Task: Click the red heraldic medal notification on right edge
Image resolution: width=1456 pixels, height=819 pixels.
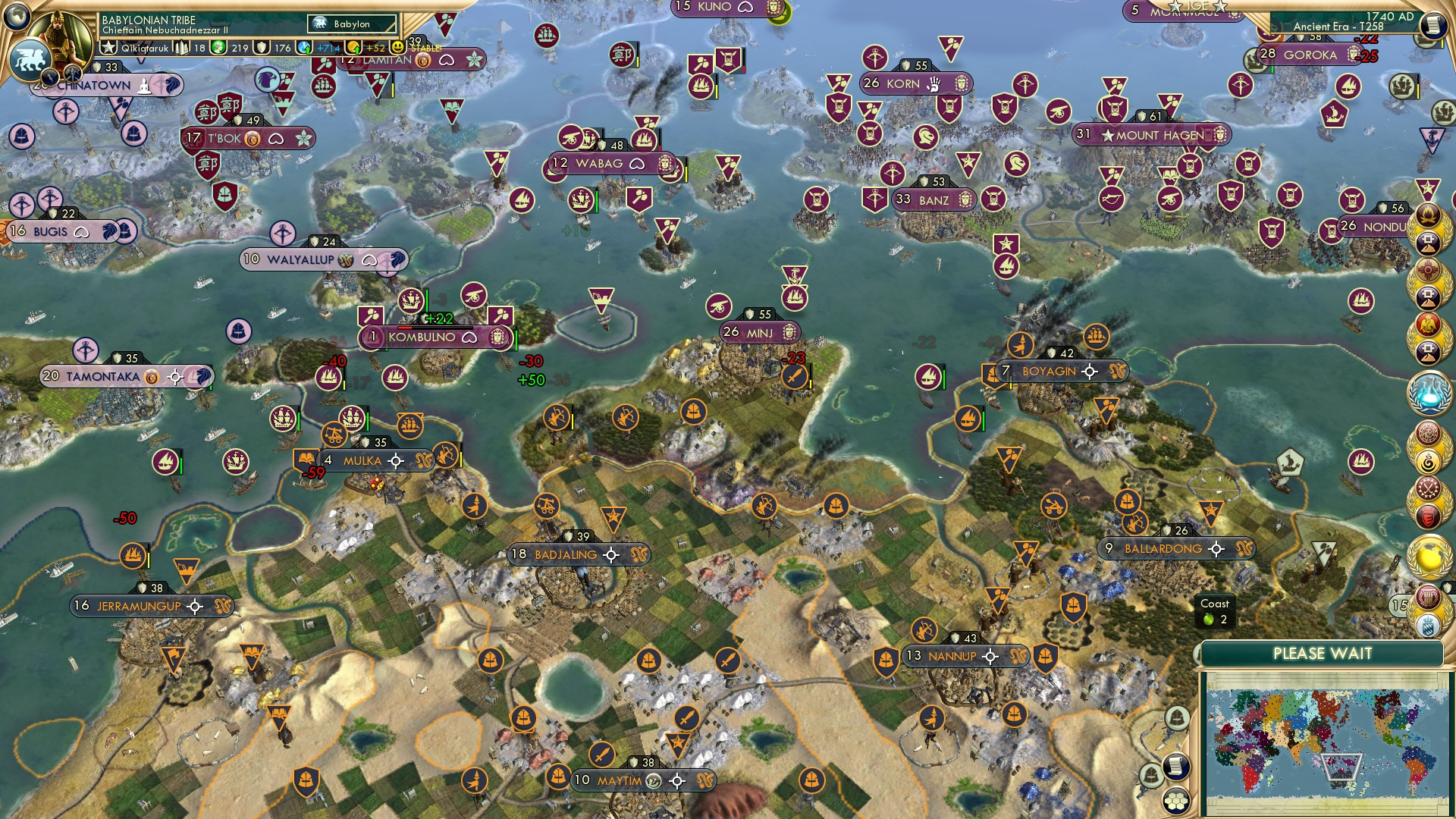Action: 1427,516
